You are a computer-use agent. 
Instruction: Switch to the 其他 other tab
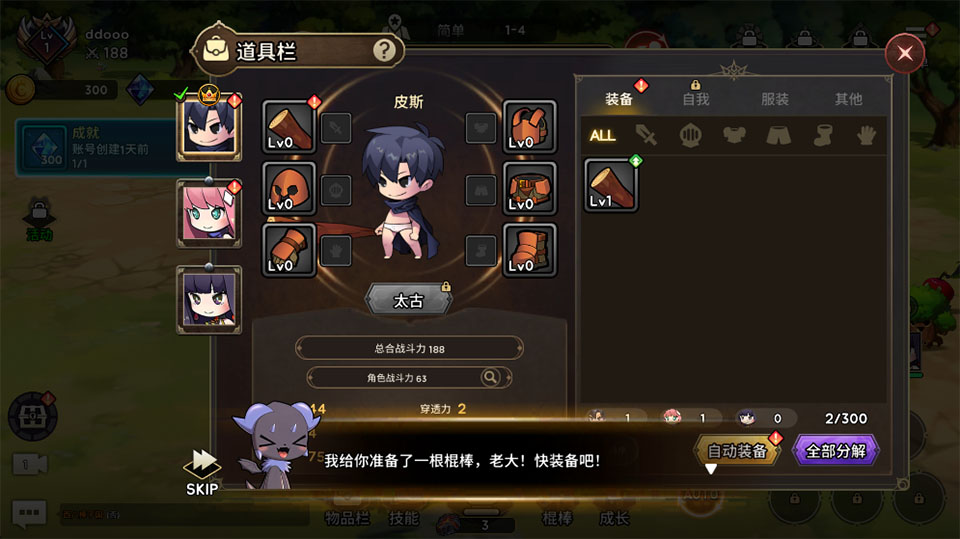(x=848, y=99)
